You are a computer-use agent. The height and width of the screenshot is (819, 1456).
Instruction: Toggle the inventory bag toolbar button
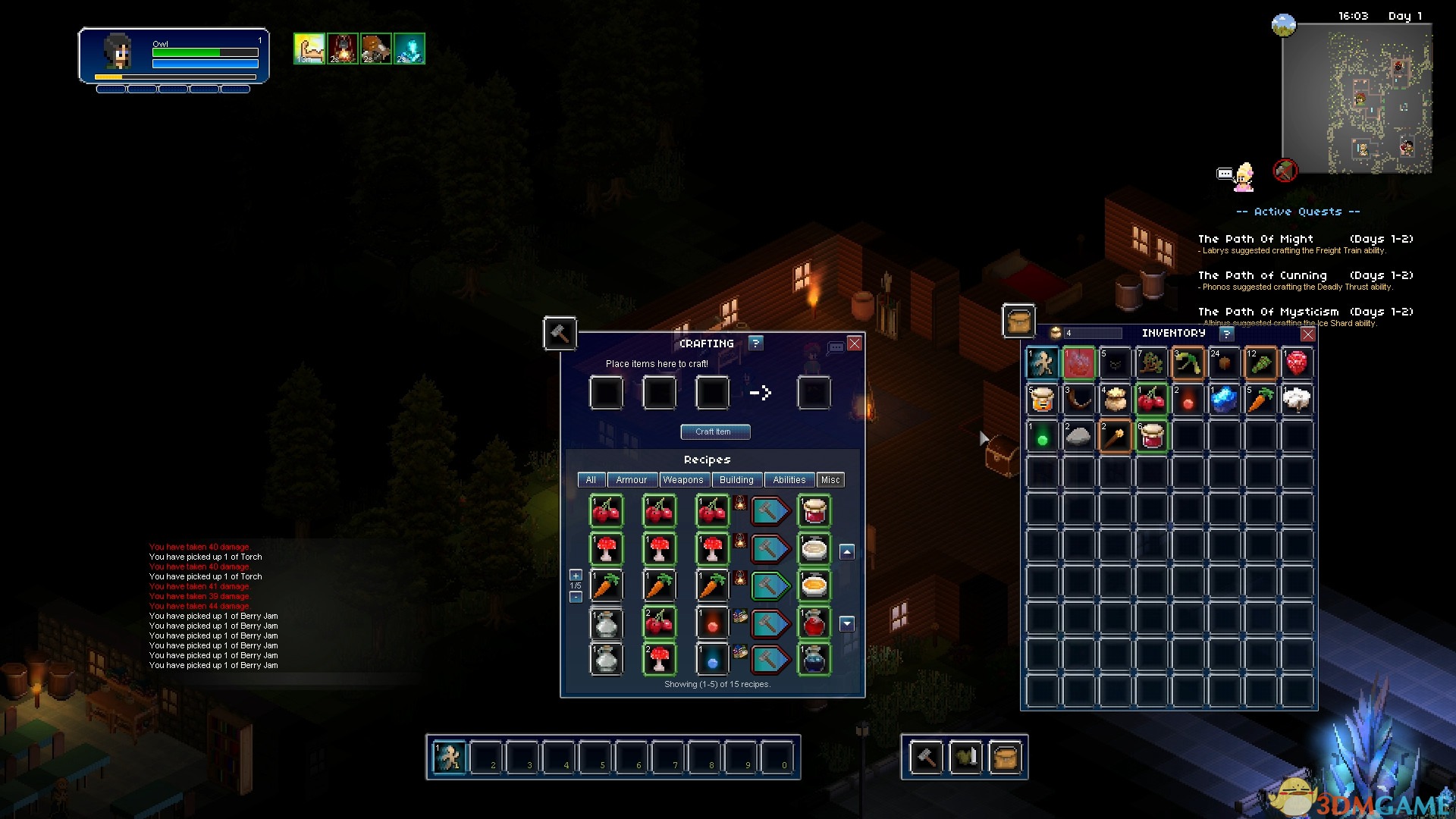[1005, 757]
